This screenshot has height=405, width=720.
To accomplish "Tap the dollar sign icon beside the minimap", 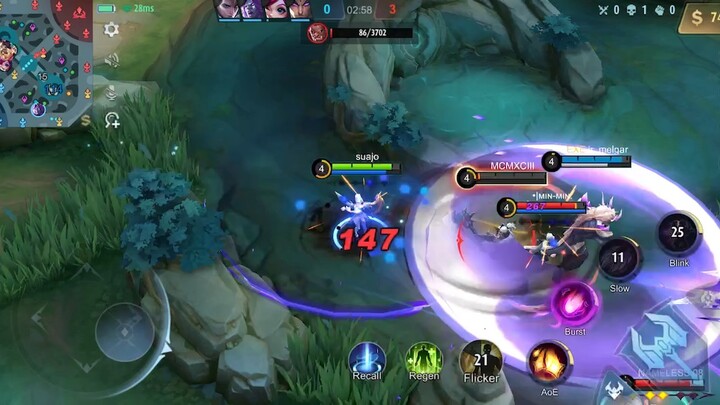I will [x=86, y=120].
